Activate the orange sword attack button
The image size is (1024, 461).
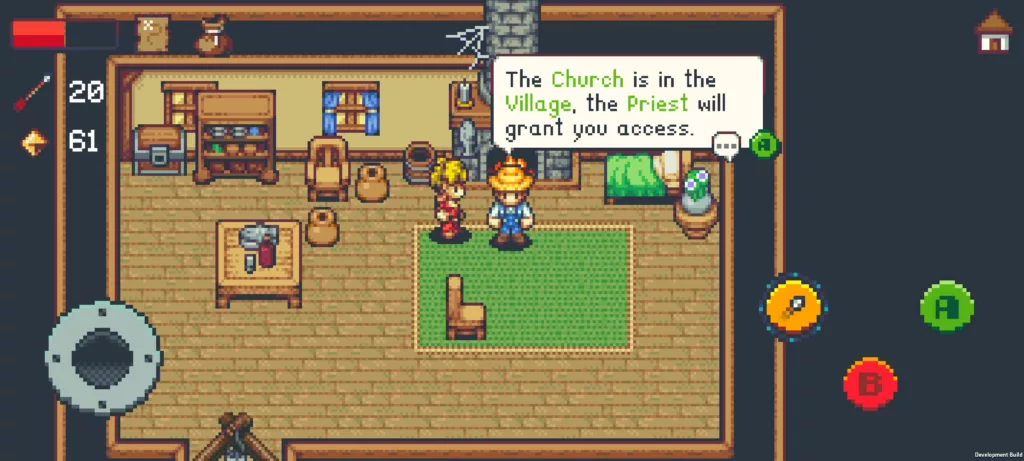794,307
